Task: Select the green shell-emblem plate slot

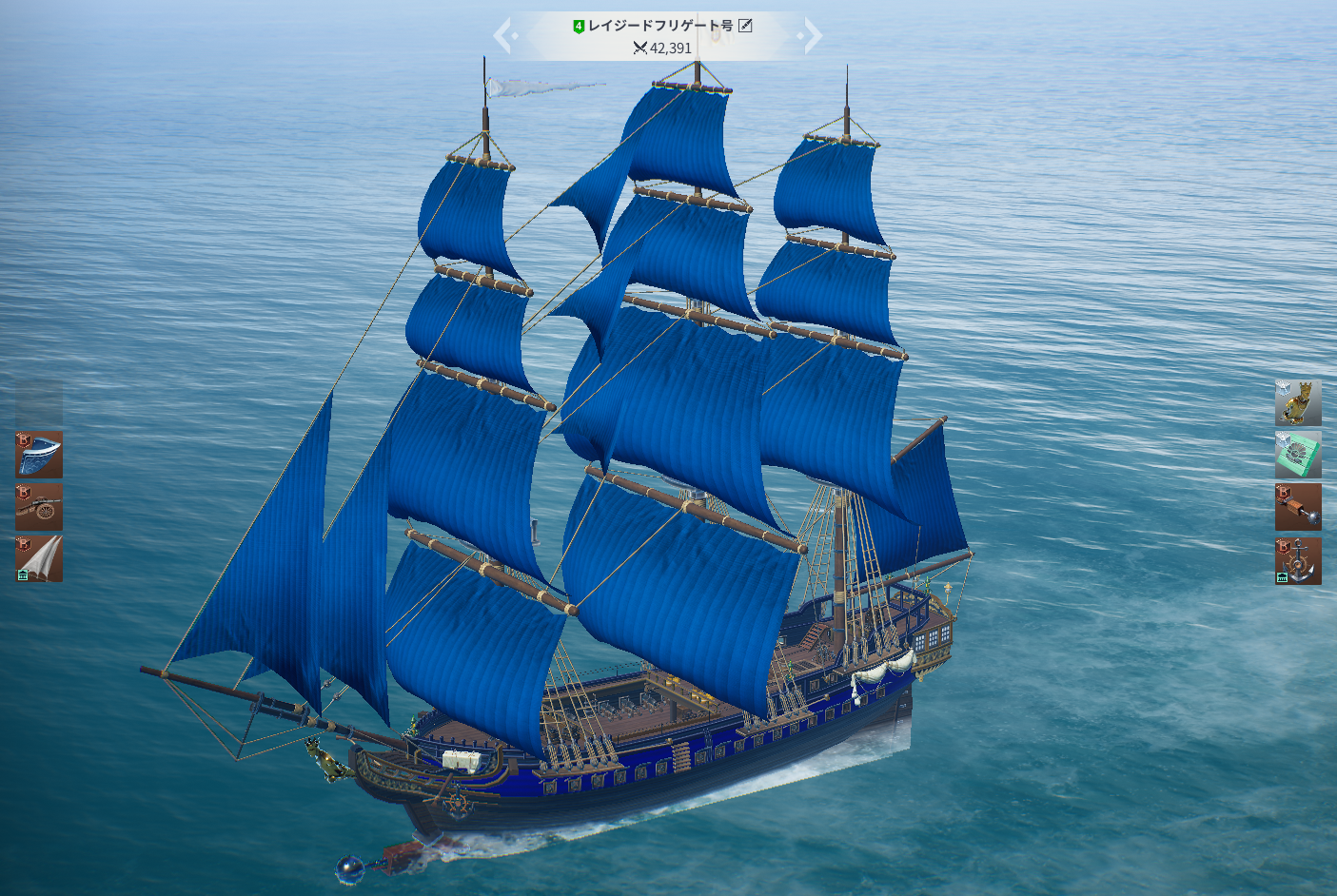Action: 1298,455
